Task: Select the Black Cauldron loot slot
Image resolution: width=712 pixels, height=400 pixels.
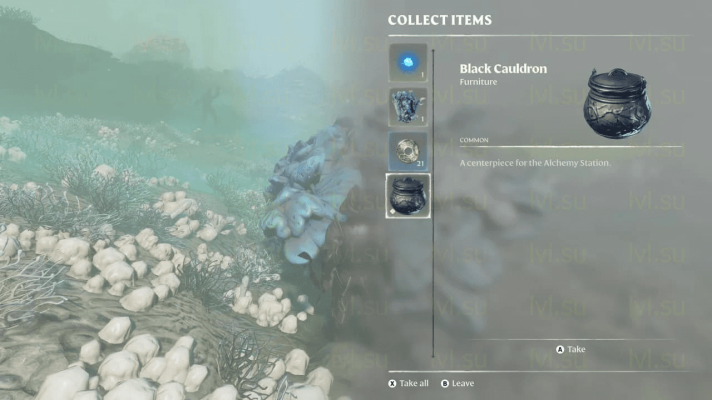Action: click(407, 195)
